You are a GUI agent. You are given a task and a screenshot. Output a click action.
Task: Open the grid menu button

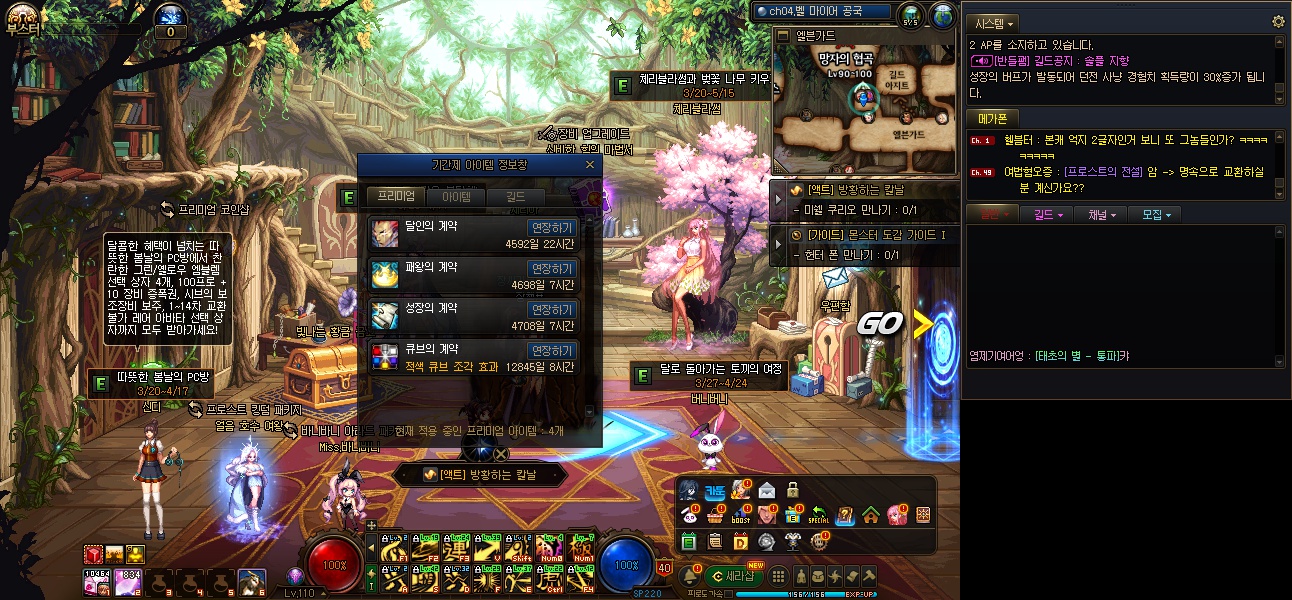(x=777, y=576)
